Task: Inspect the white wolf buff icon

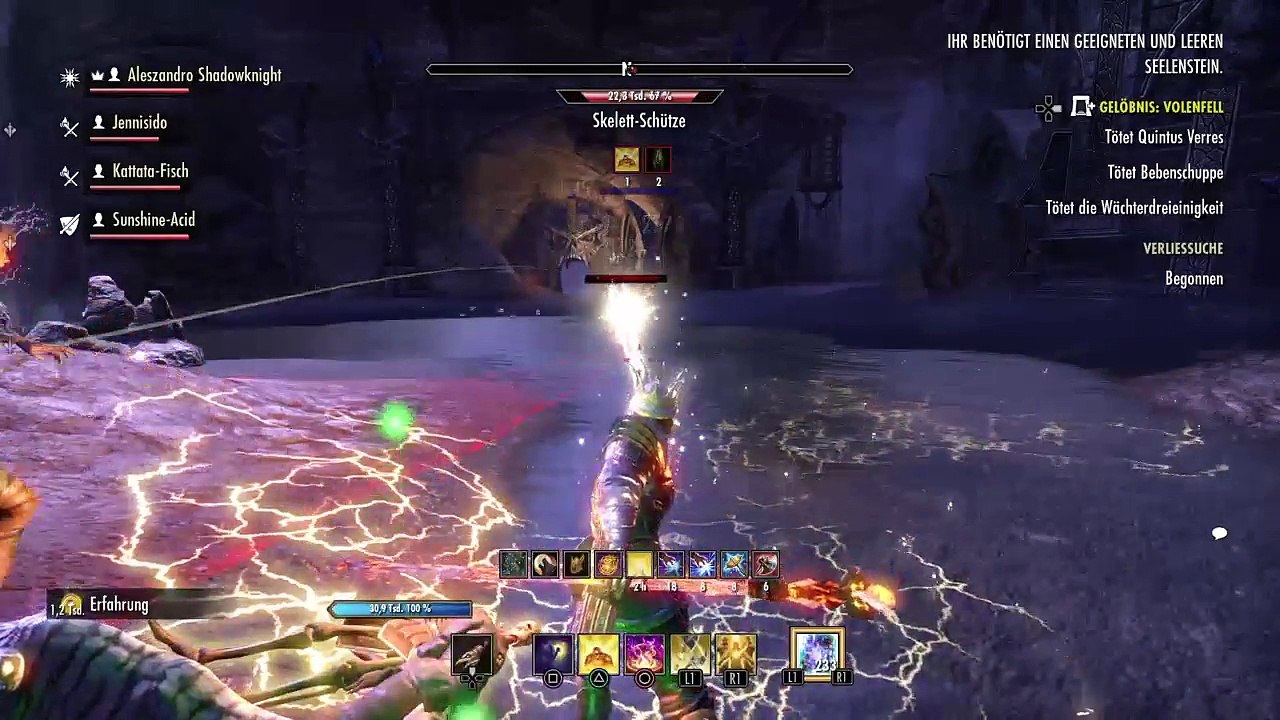Action: [x=545, y=565]
